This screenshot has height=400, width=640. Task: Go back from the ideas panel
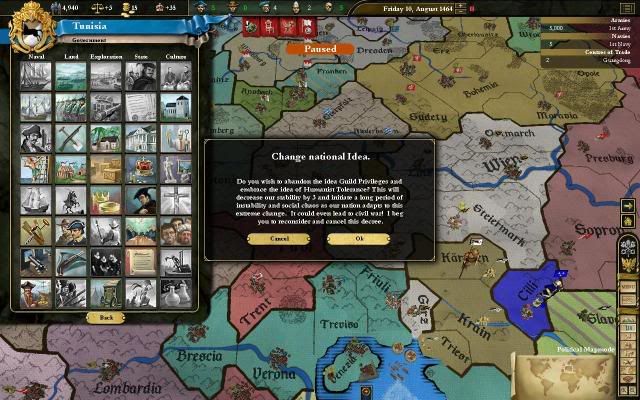click(105, 317)
